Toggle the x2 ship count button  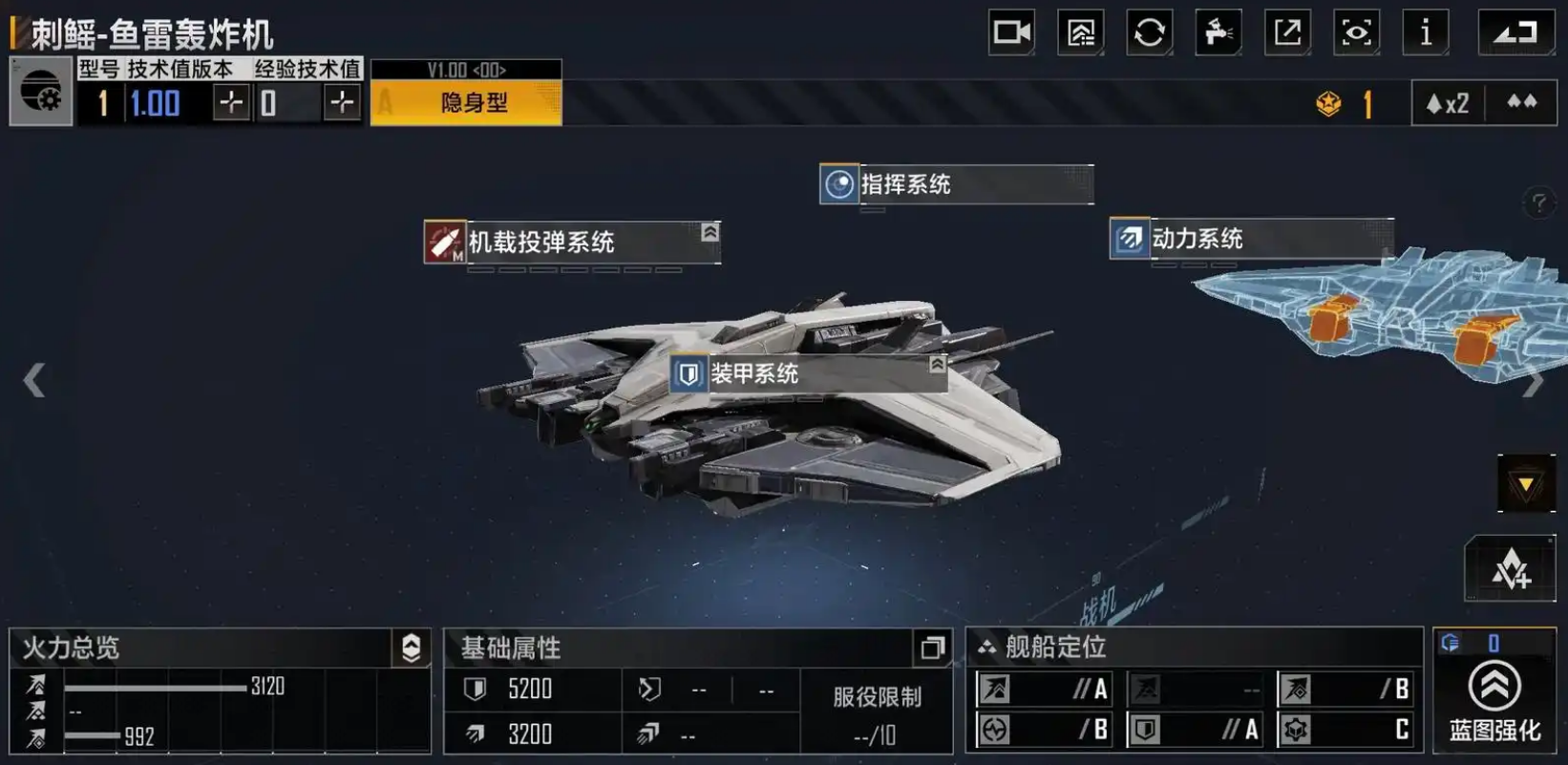coord(1448,103)
